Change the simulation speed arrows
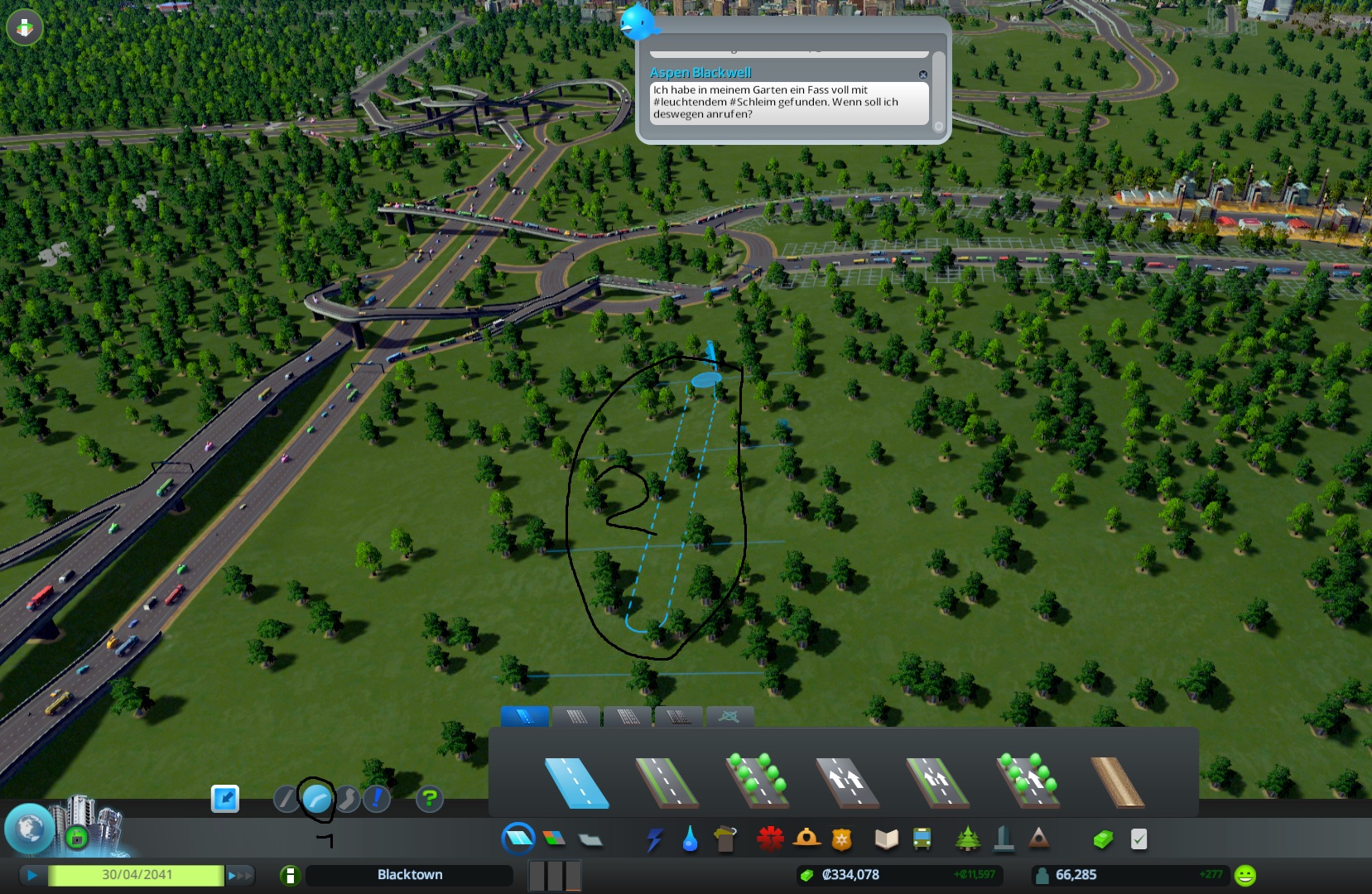The image size is (1372, 894). click(239, 875)
